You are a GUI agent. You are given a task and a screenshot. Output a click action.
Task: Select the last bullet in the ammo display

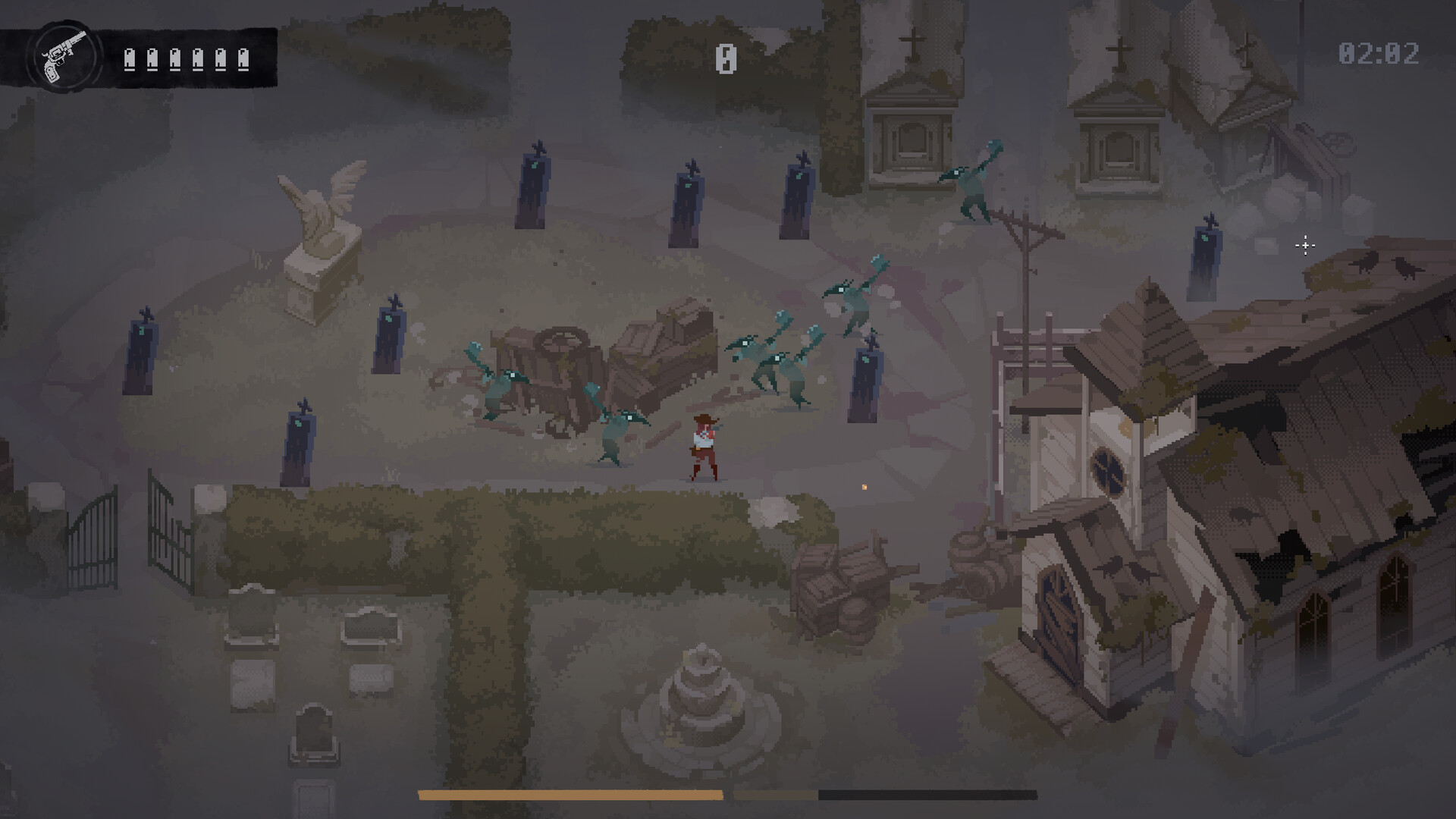tap(244, 59)
